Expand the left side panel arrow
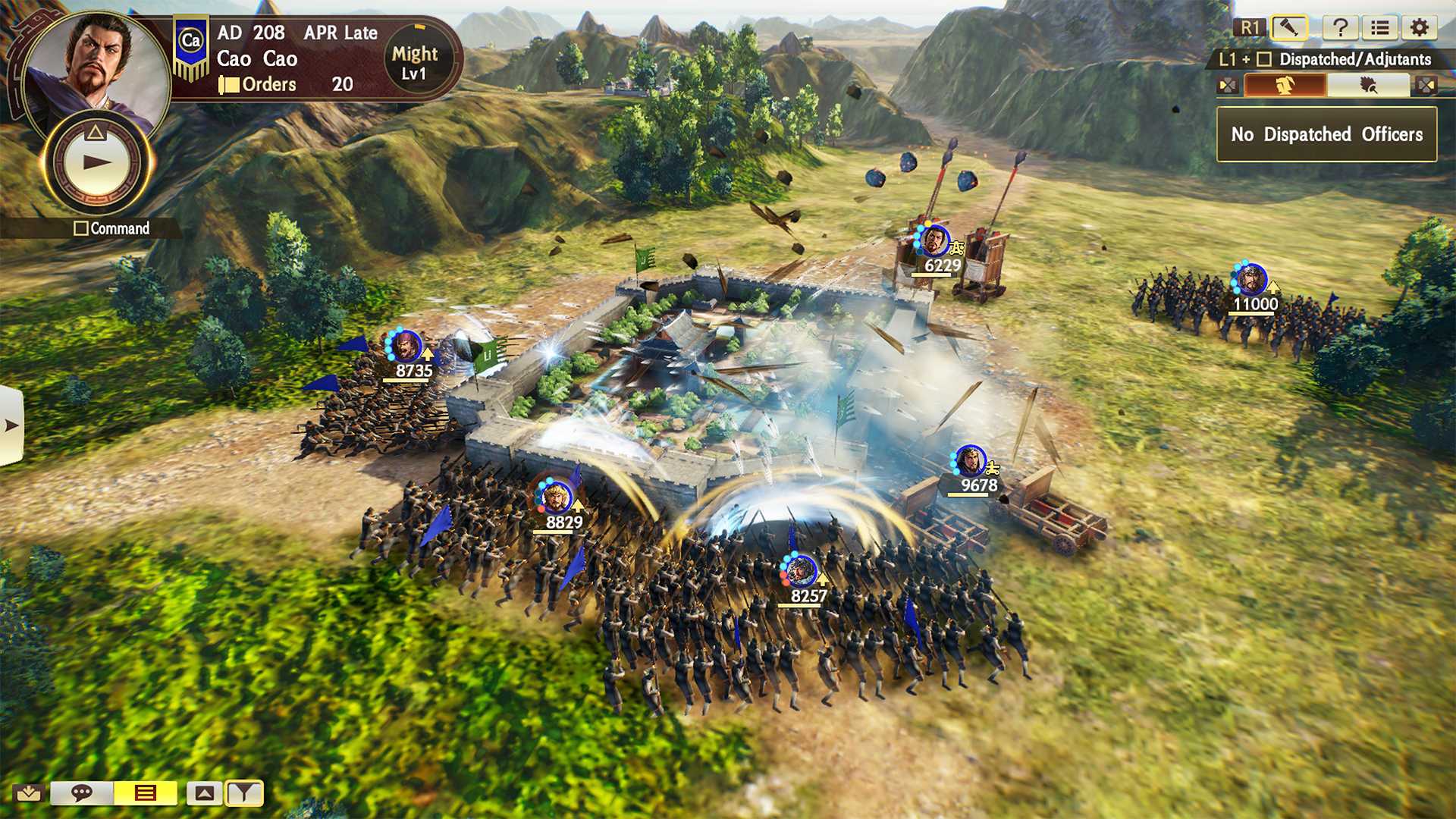Viewport: 1456px width, 819px height. click(x=11, y=425)
